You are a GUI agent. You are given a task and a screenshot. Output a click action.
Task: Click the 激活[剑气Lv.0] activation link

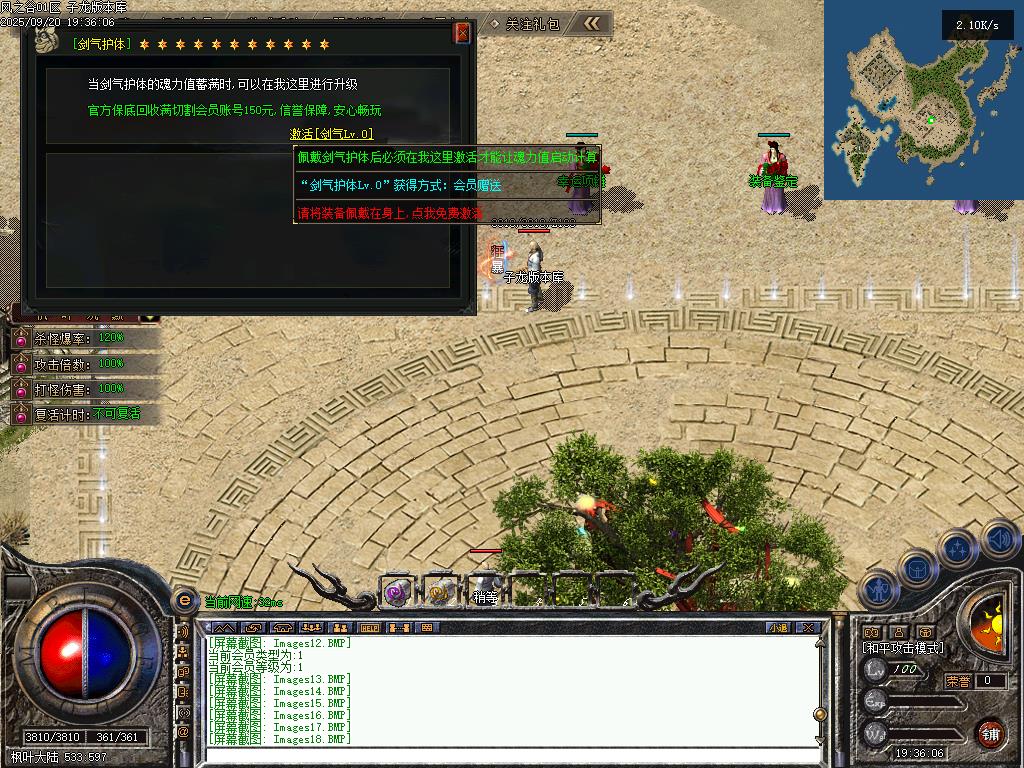pos(331,133)
